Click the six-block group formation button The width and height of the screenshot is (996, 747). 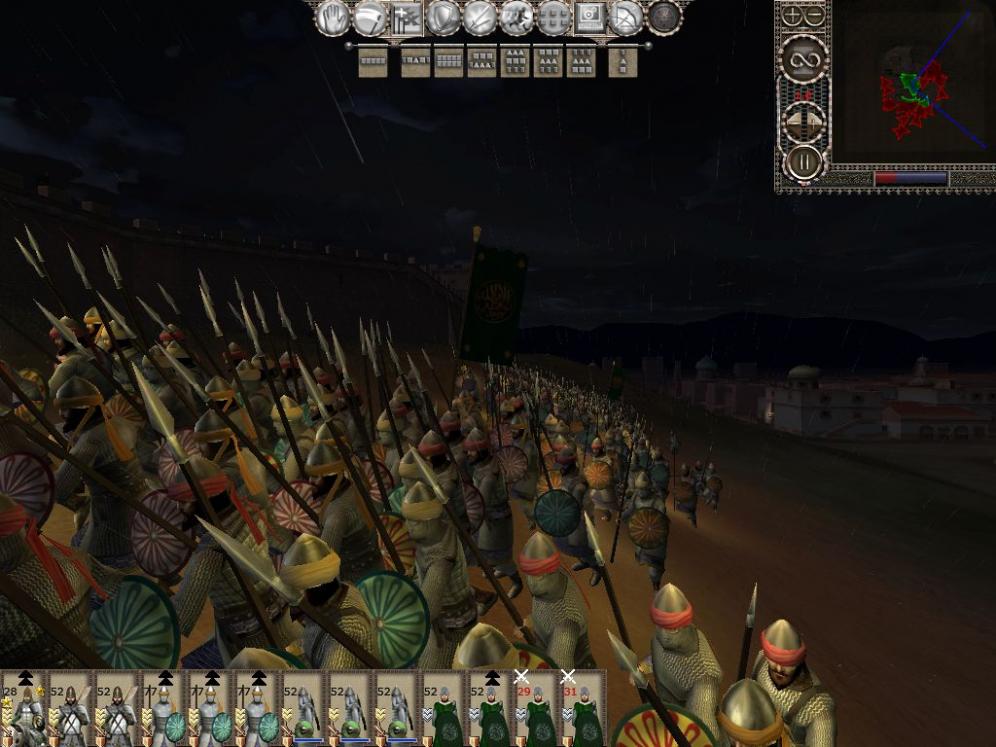coord(553,17)
